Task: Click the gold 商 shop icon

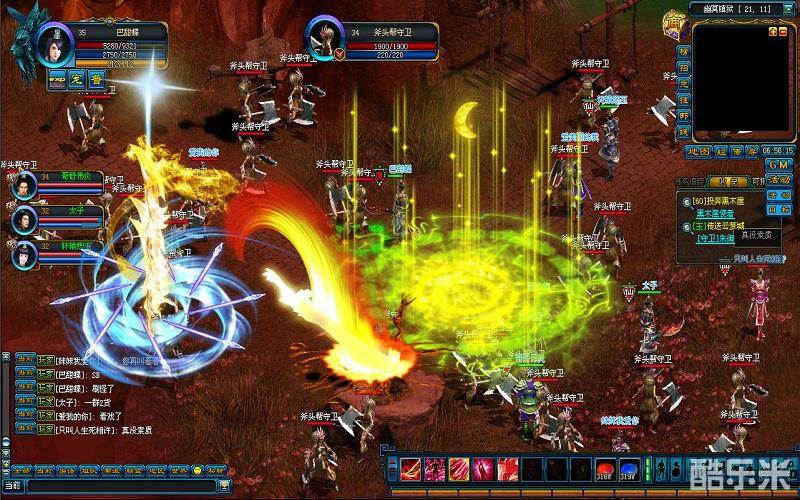Action: [674, 22]
